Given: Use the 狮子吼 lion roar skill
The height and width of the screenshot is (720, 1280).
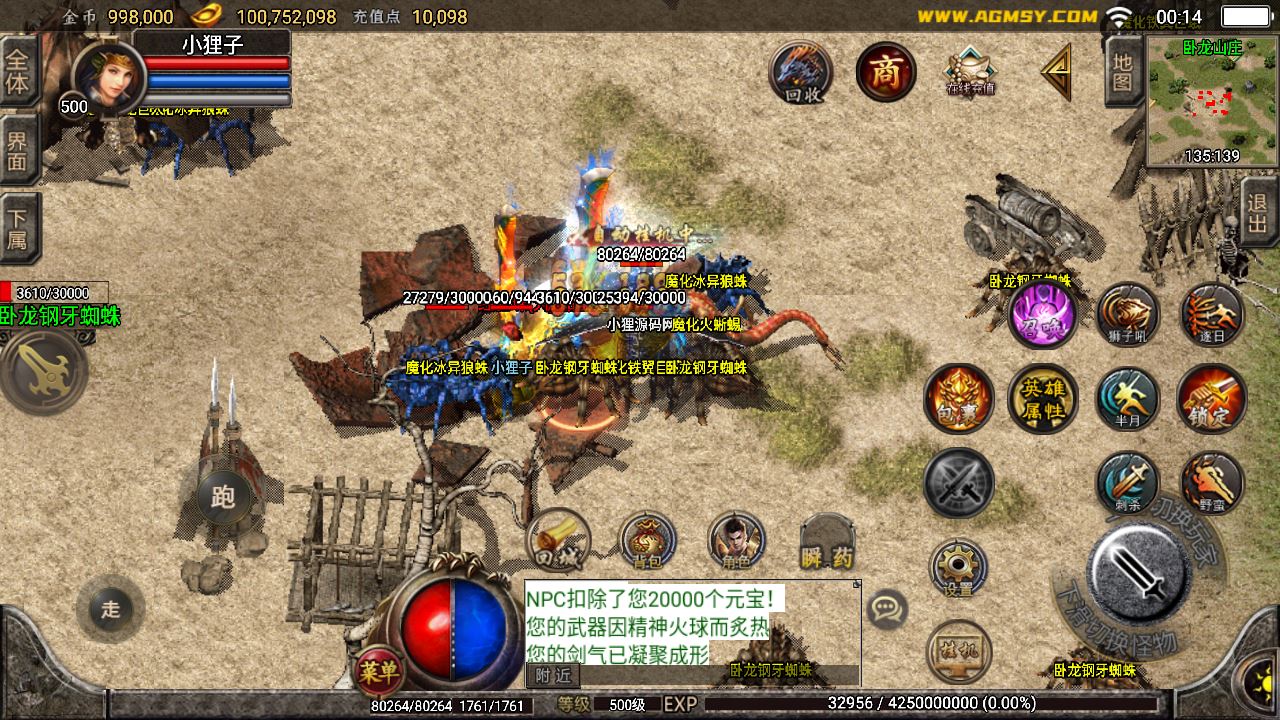Looking at the screenshot, I should point(1127,314).
